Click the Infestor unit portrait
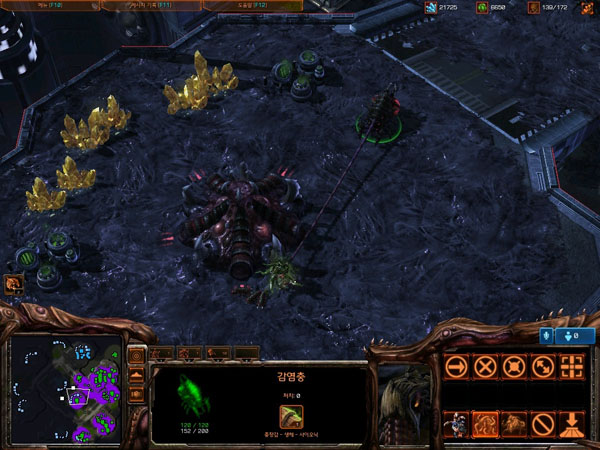 click(x=407, y=394)
